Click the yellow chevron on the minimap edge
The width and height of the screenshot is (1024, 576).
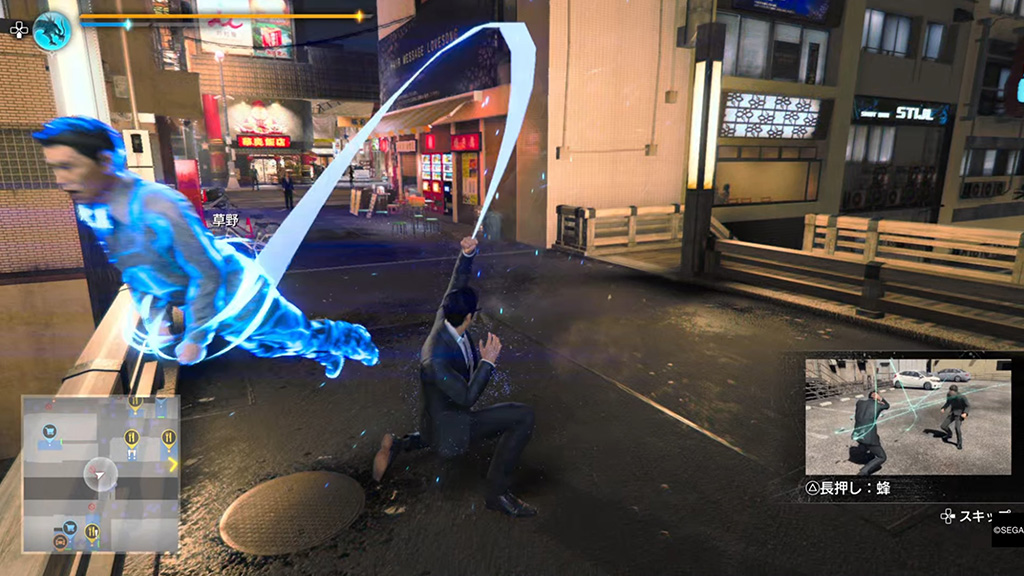[173, 464]
